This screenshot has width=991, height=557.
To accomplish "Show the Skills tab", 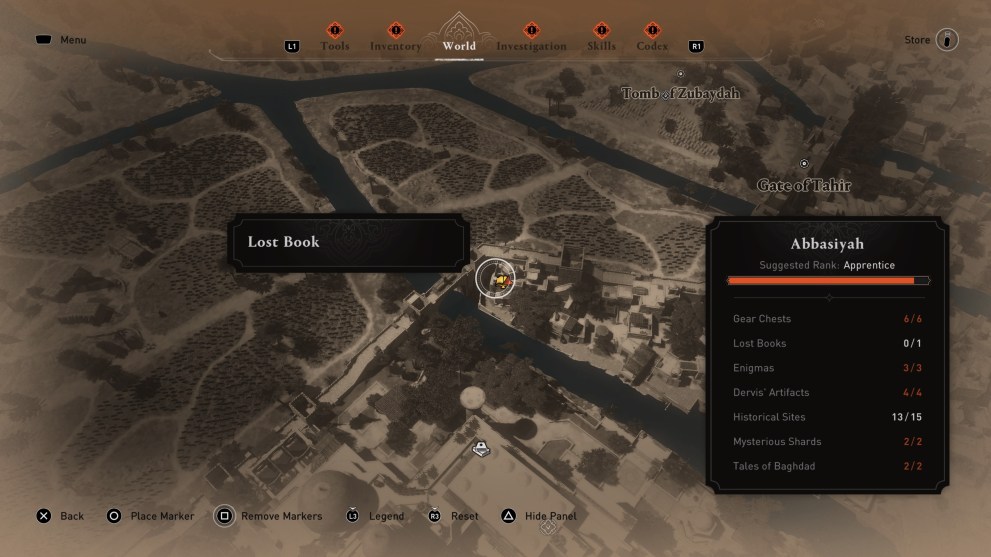I will 601,46.
